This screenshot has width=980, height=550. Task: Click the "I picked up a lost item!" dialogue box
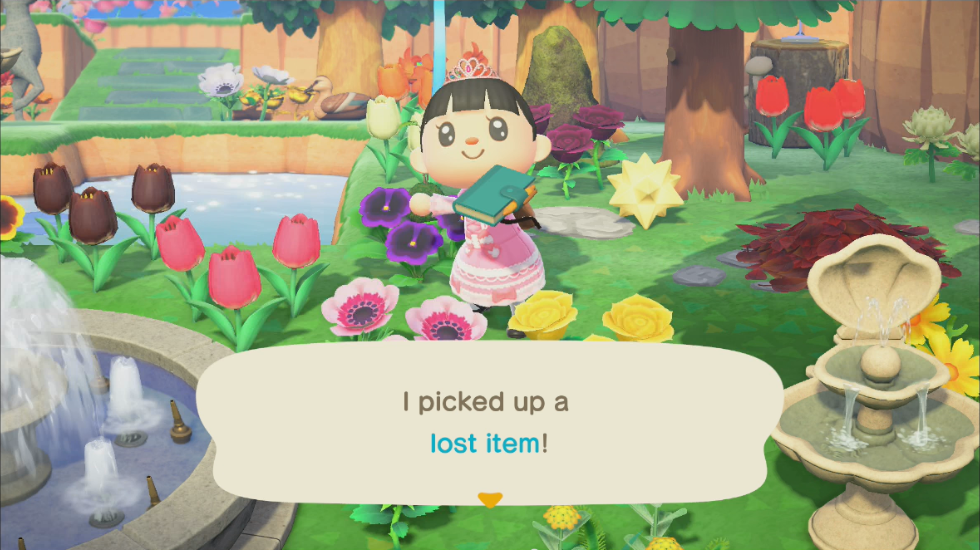coord(489,421)
